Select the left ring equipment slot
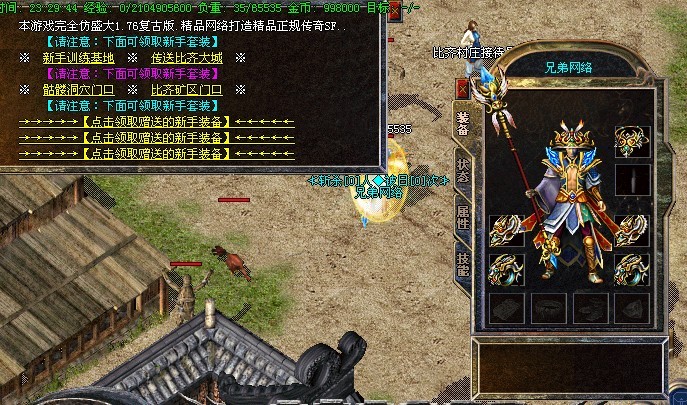Screen dimensions: 687x405 [x=504, y=269]
